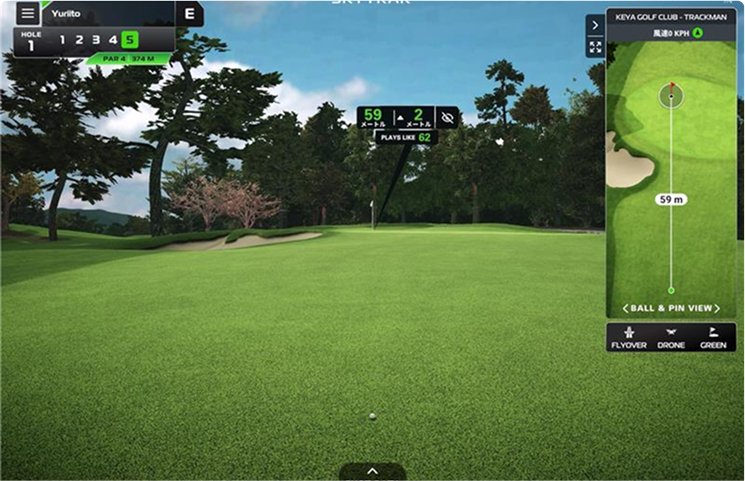Select player Yuriito's name panel
The height and width of the screenshot is (481, 745).
[107, 14]
